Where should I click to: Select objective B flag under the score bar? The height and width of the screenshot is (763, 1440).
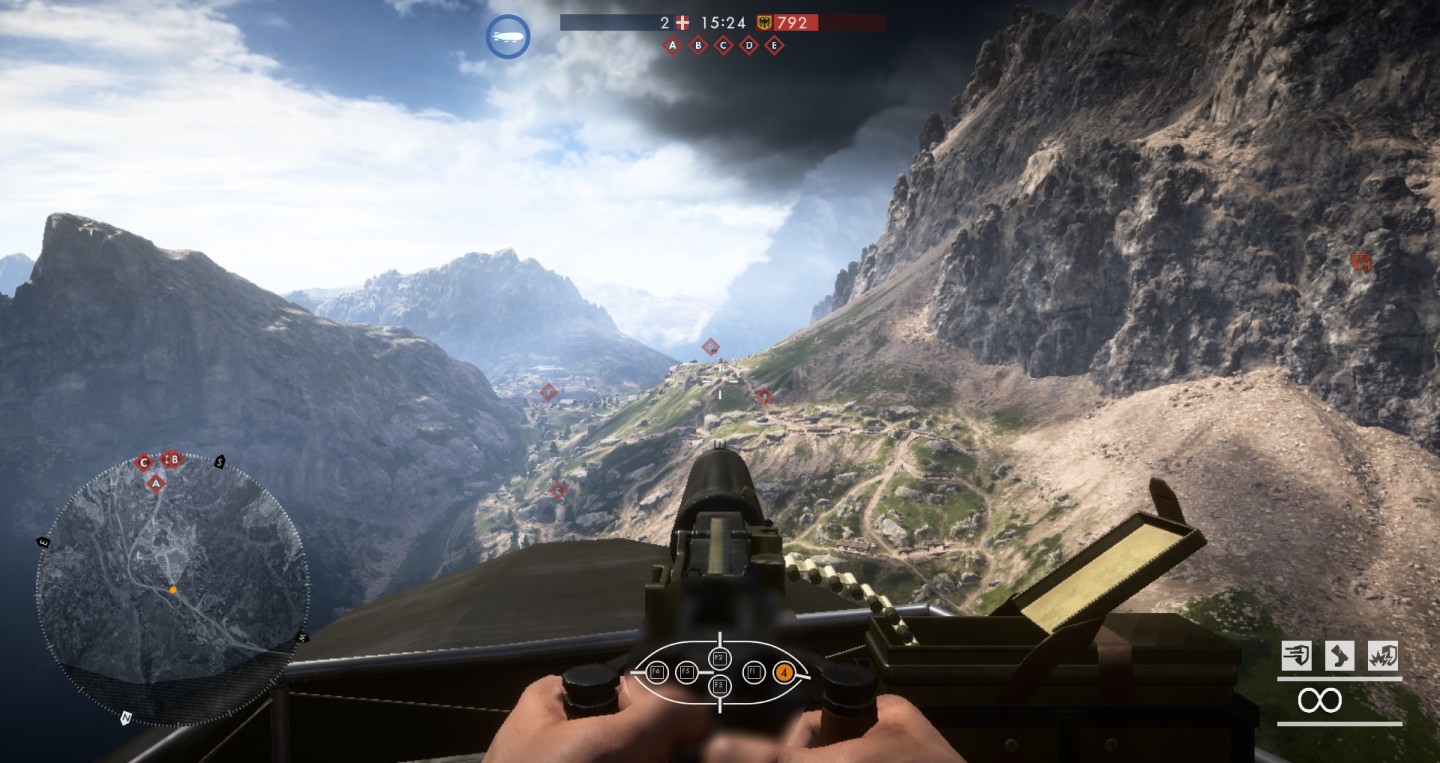click(x=698, y=46)
